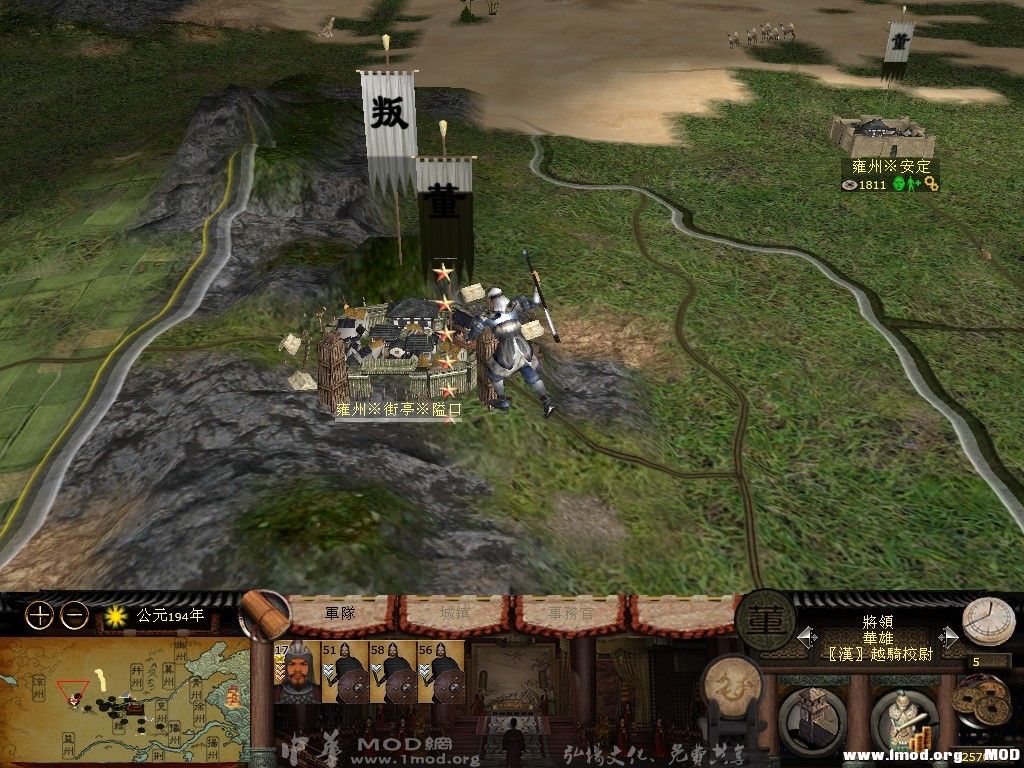Click the 雍州※安定 settlement label
This screenshot has width=1024, height=768.
coord(891,167)
